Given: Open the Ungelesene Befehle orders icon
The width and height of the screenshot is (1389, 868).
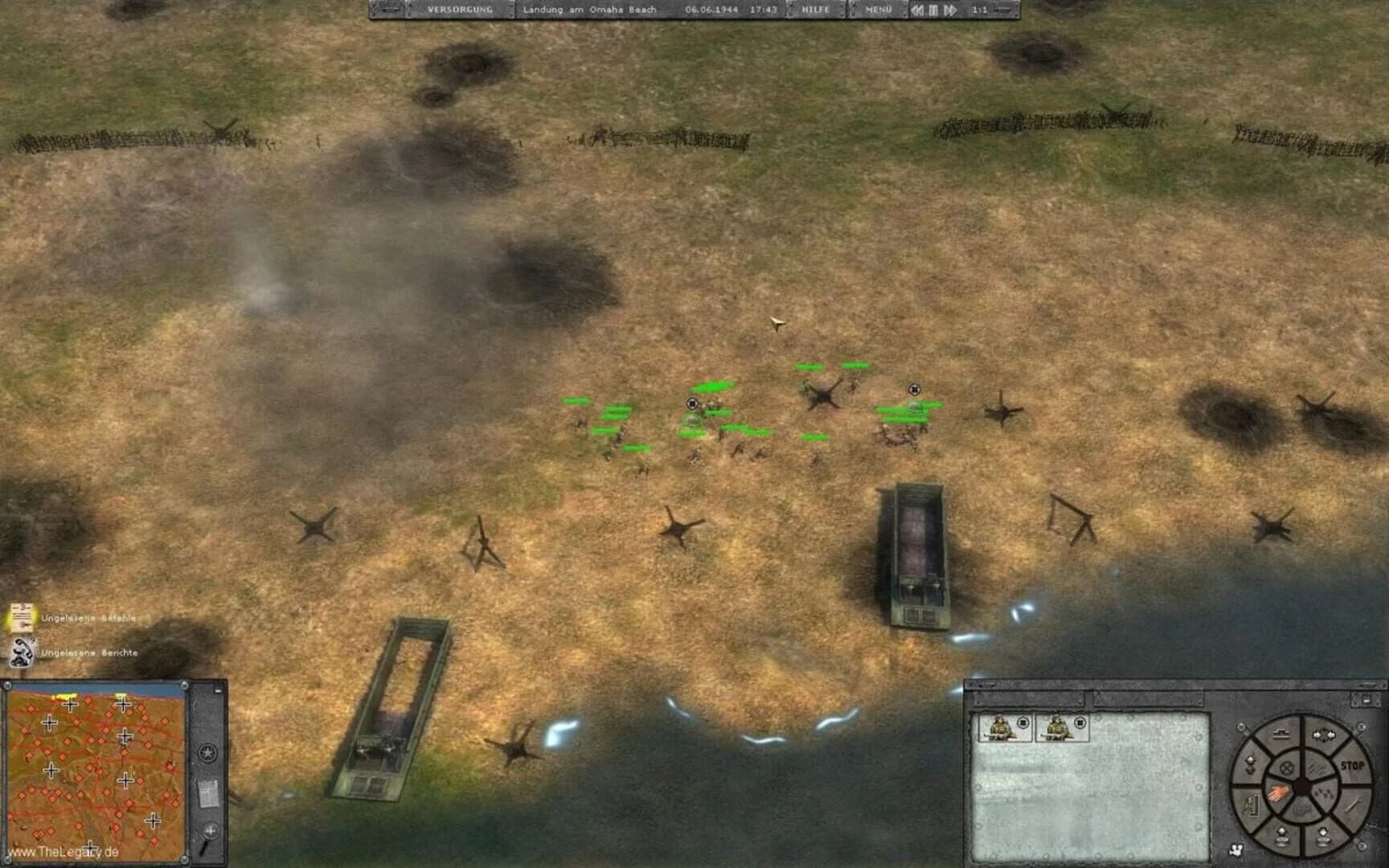Looking at the screenshot, I should (21, 617).
